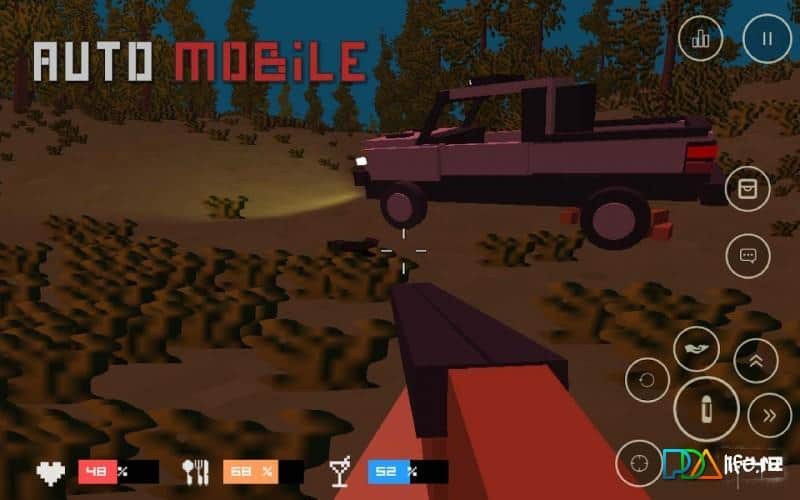Tap the double up-arrow jump button

pyautogui.click(x=756, y=361)
